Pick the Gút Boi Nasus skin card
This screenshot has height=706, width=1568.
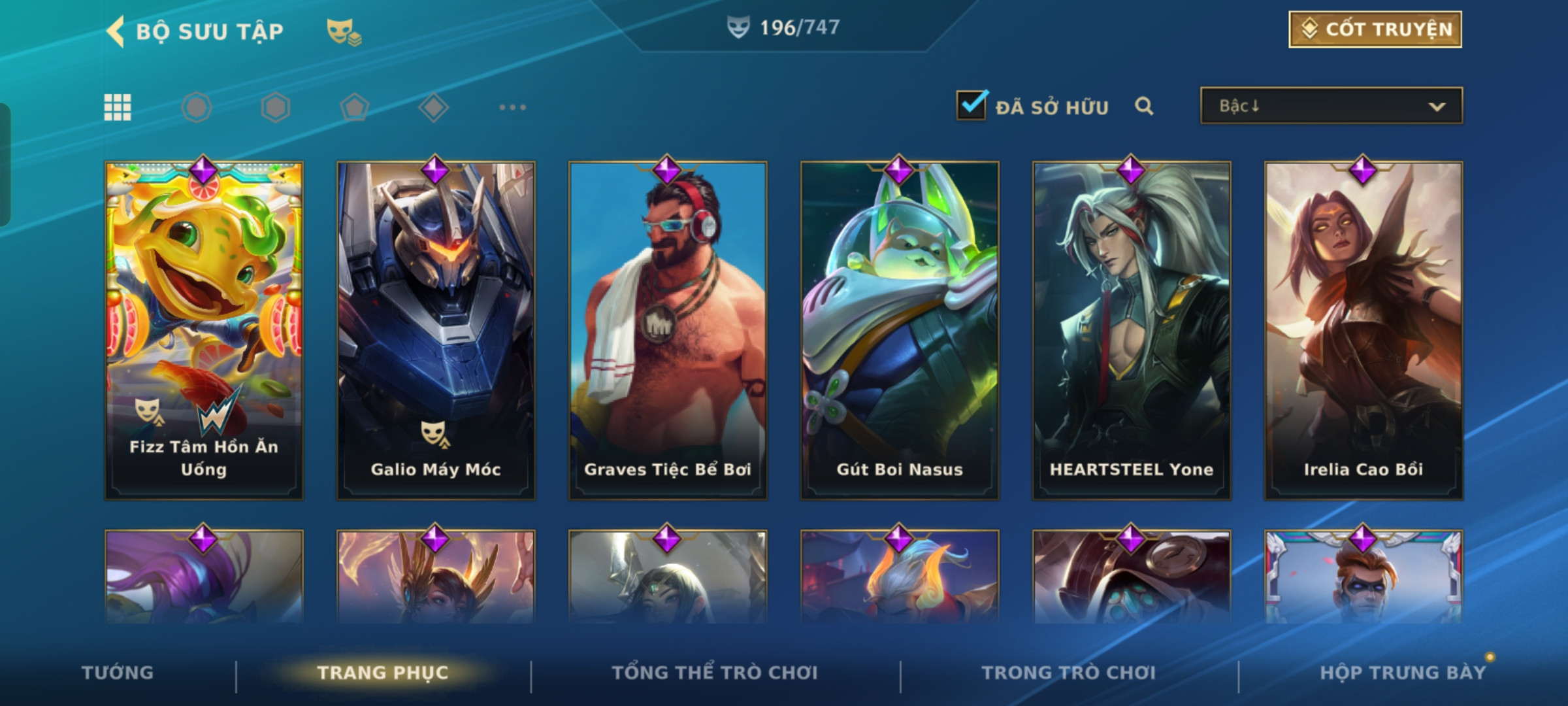[x=900, y=330]
